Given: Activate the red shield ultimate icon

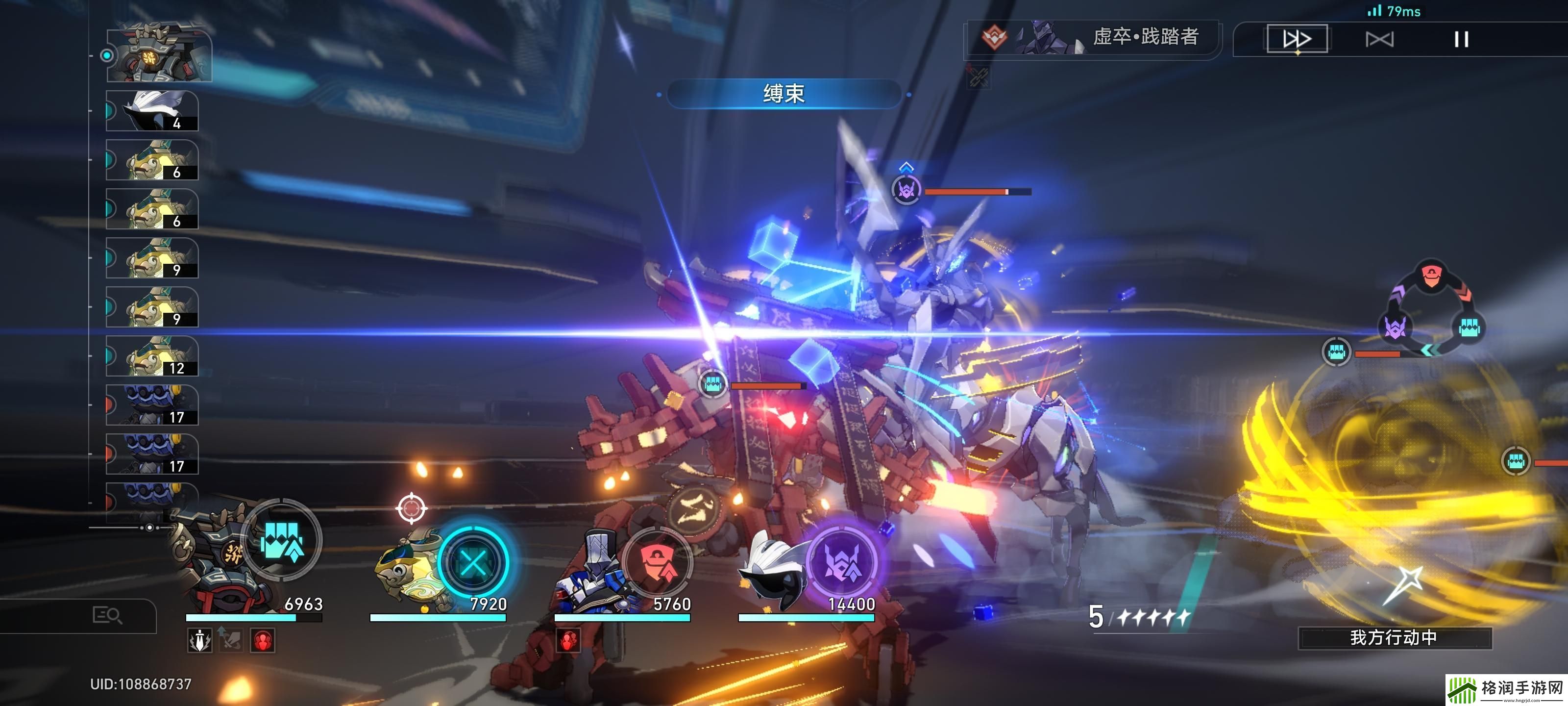Looking at the screenshot, I should pyautogui.click(x=658, y=562).
